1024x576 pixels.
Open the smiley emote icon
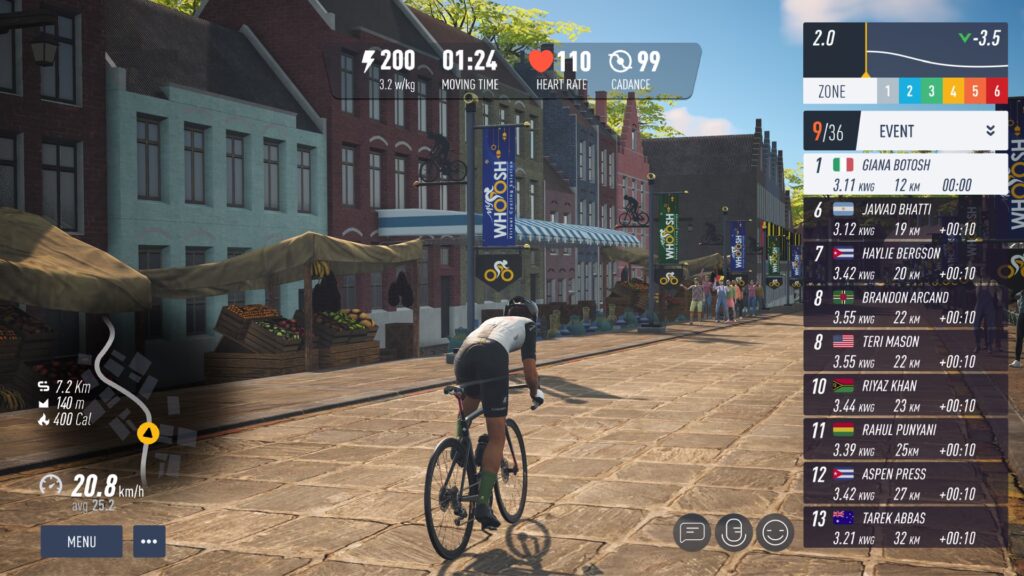point(775,532)
